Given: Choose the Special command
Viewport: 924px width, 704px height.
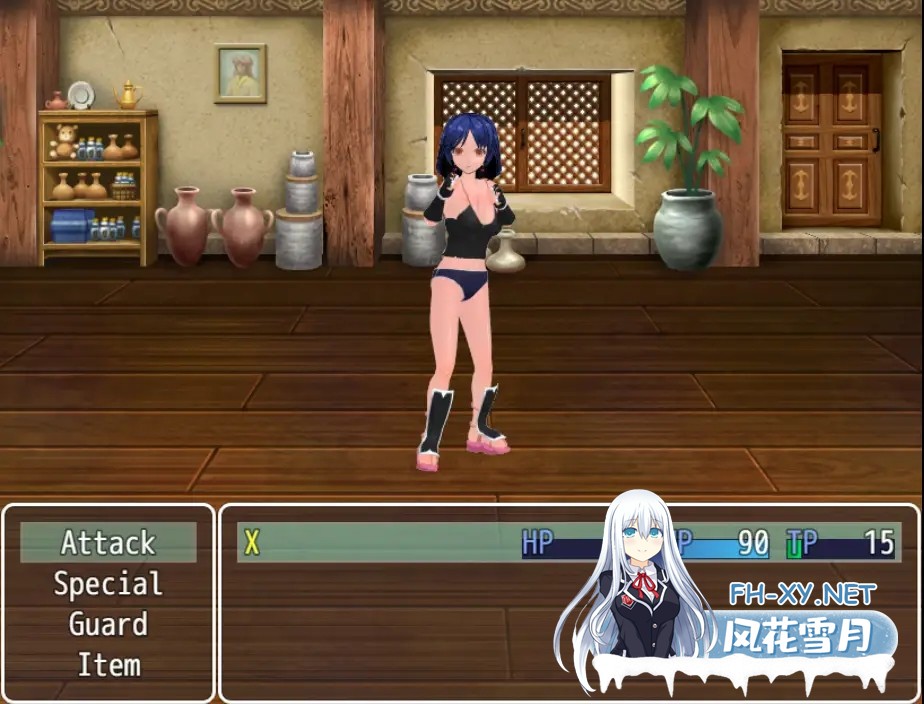Looking at the screenshot, I should point(108,584).
